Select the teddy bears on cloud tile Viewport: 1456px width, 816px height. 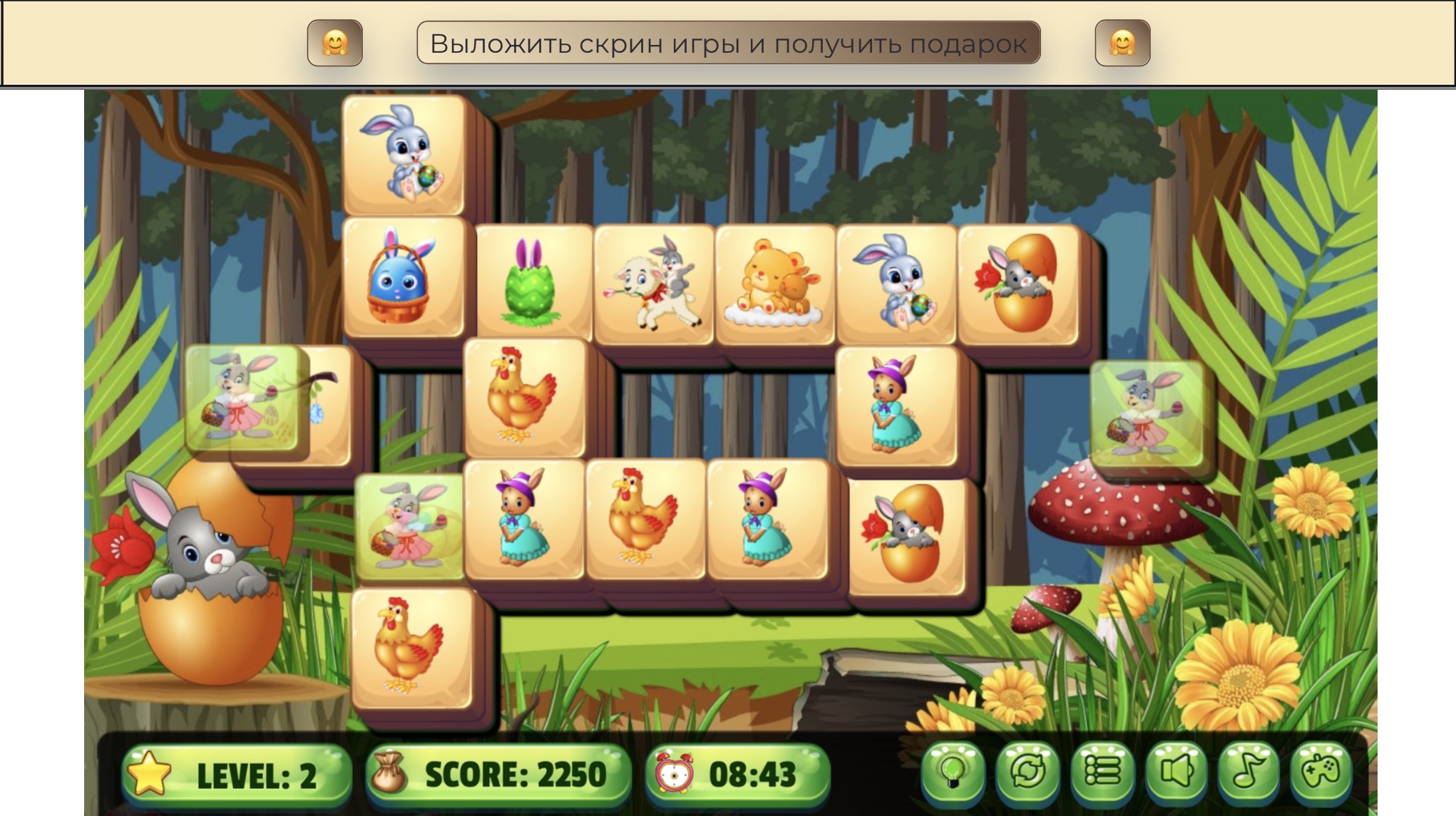coord(774,284)
